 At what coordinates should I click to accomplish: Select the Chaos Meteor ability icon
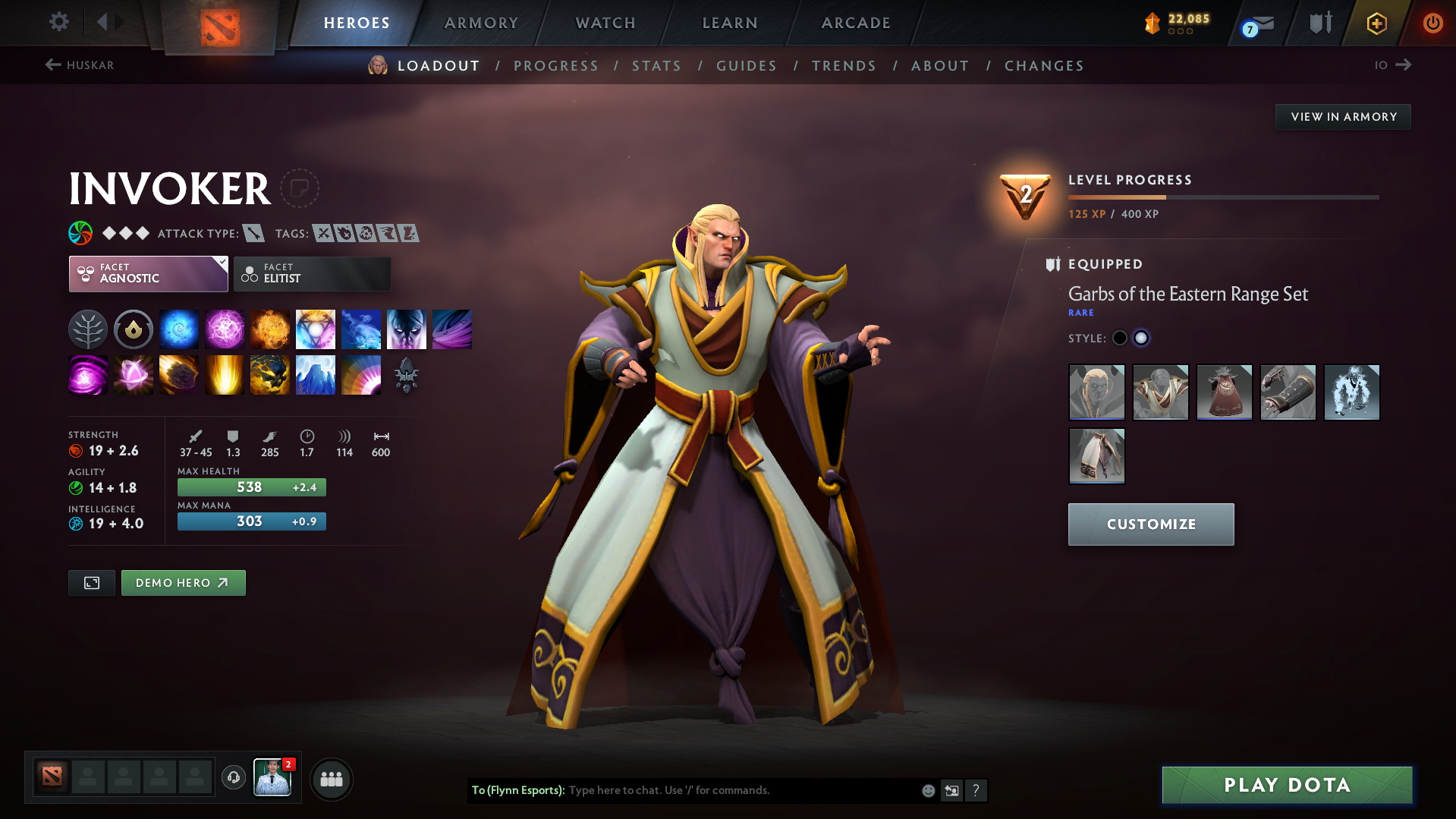coord(179,374)
